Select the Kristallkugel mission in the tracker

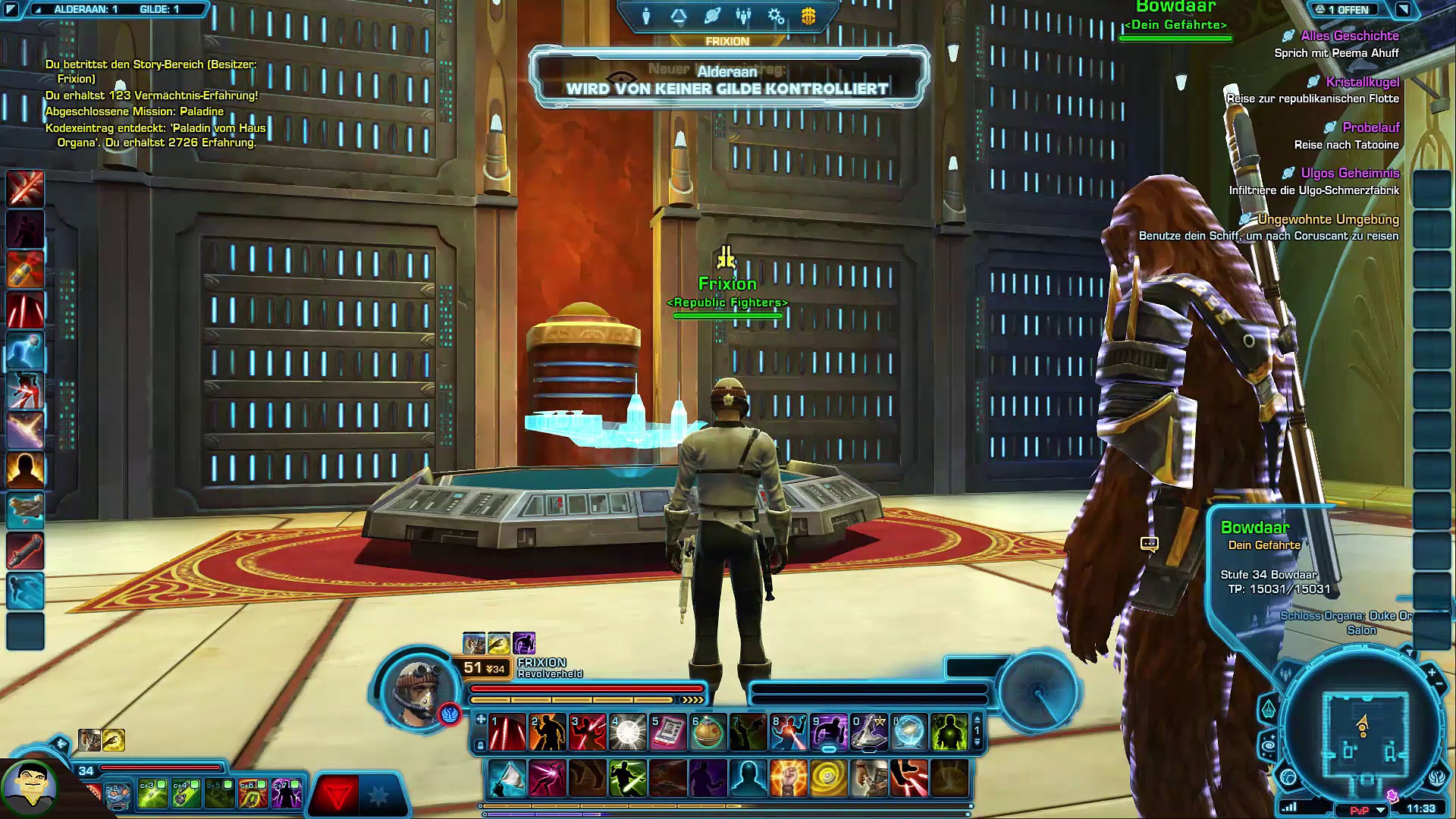[1362, 82]
